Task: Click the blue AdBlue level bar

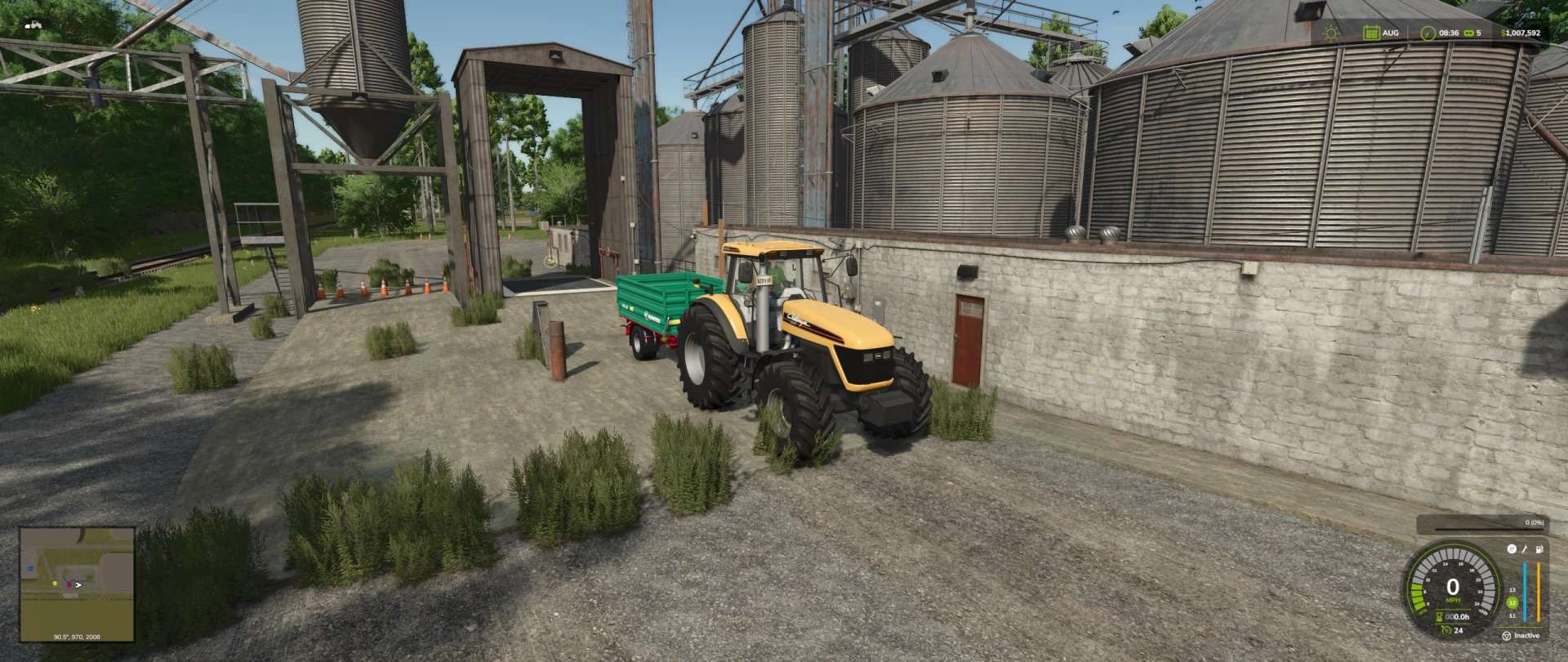Action: pyautogui.click(x=1525, y=592)
